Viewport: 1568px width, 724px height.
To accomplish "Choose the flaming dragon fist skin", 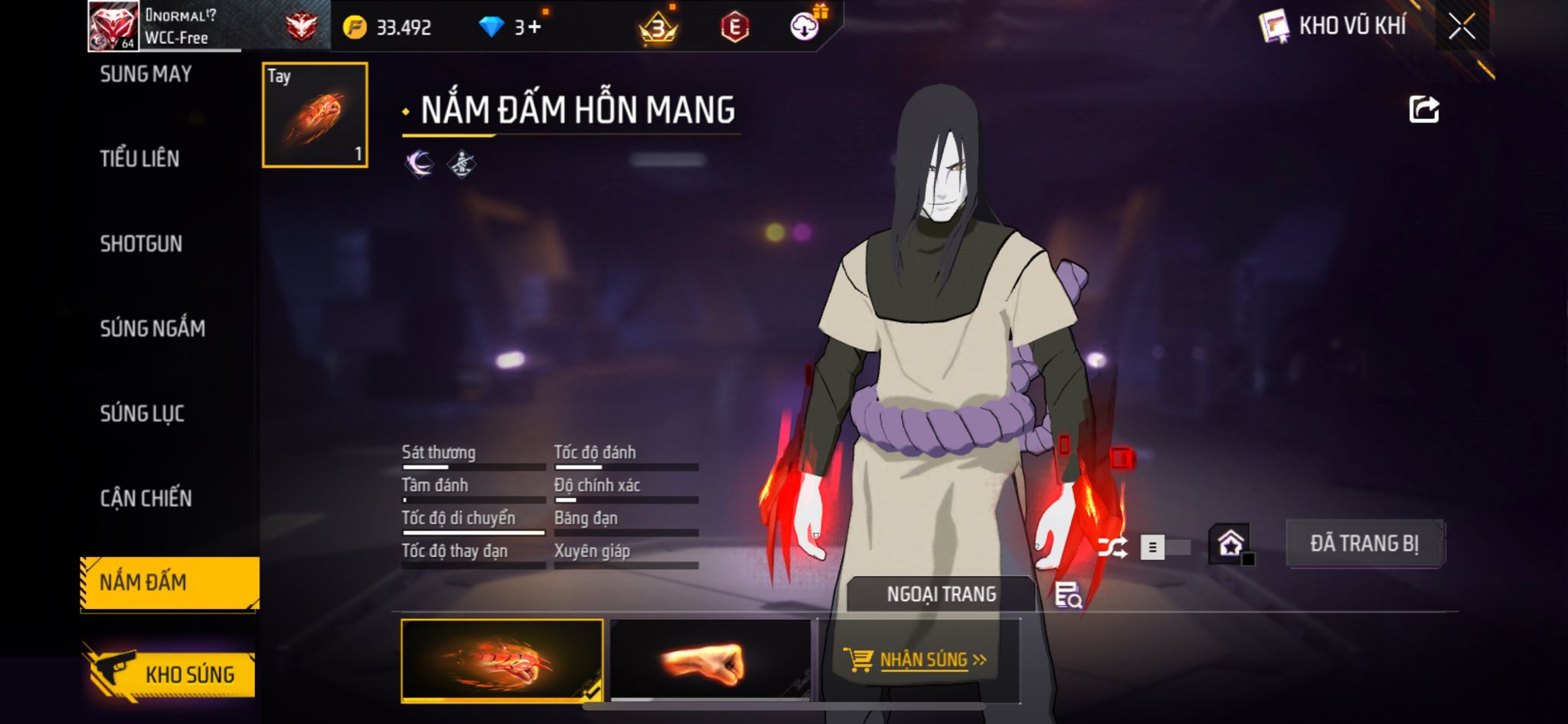I will (x=501, y=660).
